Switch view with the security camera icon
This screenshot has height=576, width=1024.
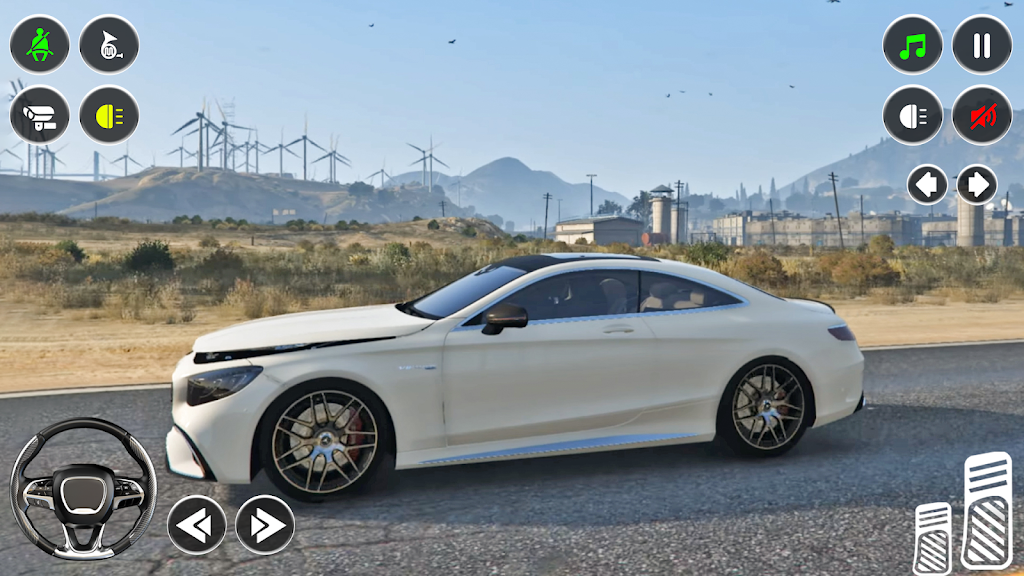tap(40, 115)
